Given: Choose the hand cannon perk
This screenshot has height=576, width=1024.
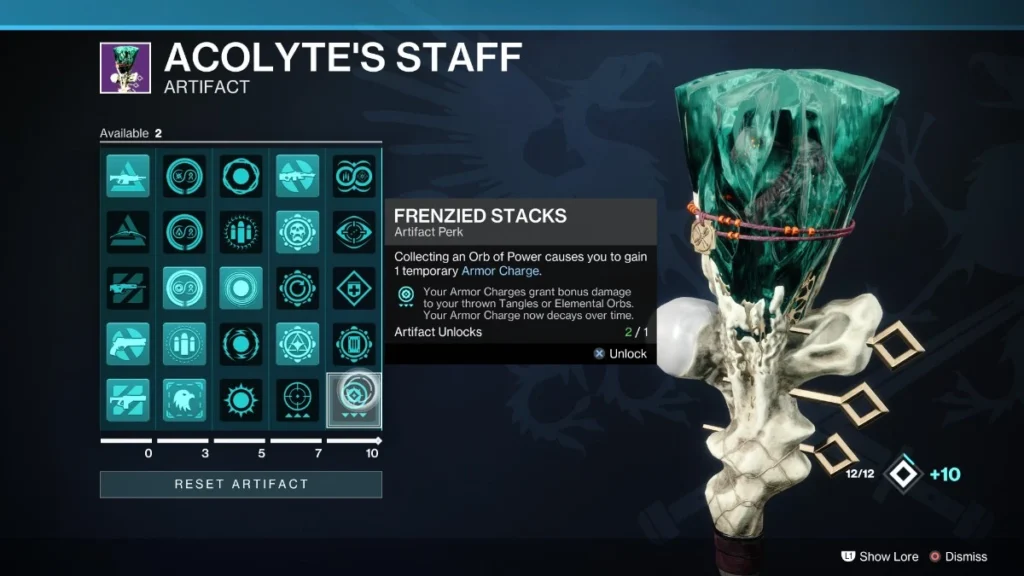Looking at the screenshot, I should tap(128, 344).
